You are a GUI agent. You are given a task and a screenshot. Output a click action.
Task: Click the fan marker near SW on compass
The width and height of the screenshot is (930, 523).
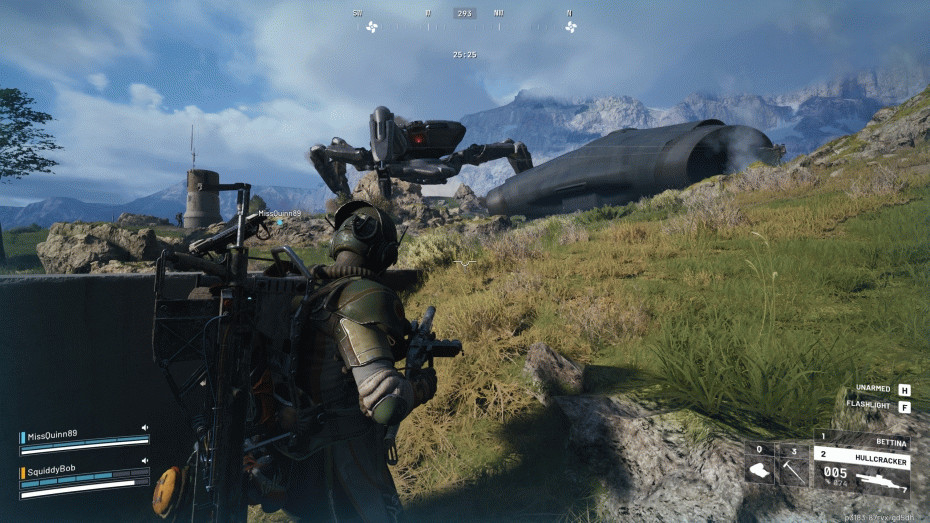372,27
